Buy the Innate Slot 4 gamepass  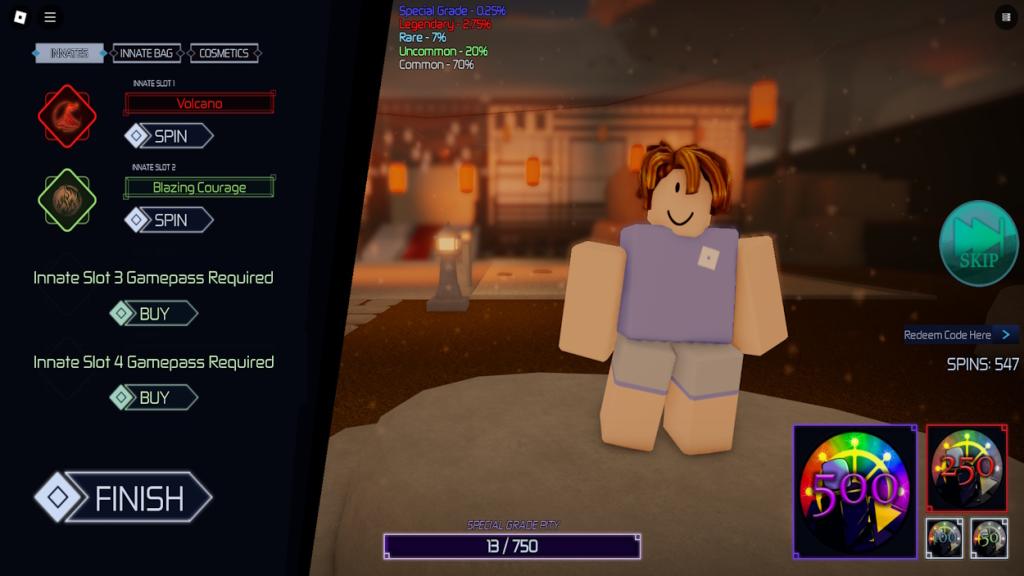coord(154,398)
